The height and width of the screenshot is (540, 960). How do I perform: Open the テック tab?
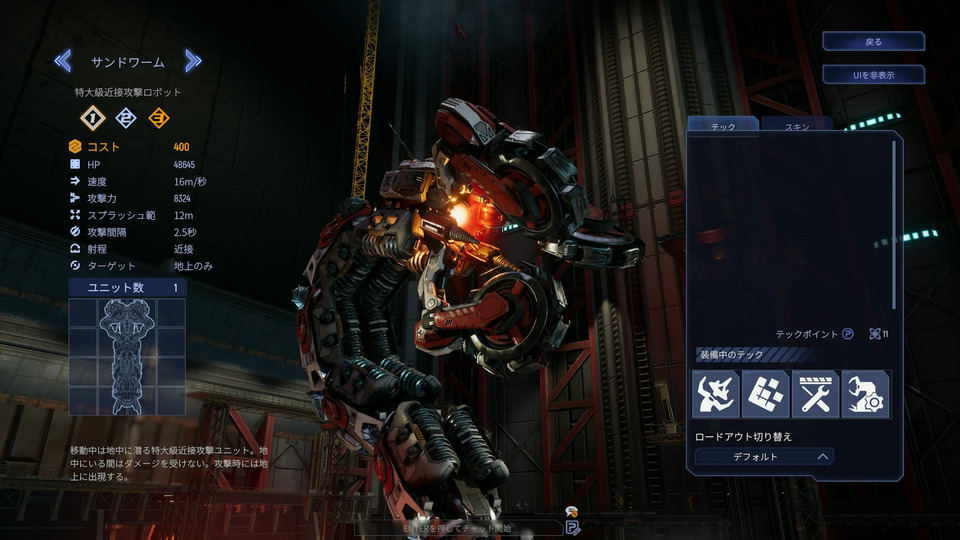click(x=722, y=127)
